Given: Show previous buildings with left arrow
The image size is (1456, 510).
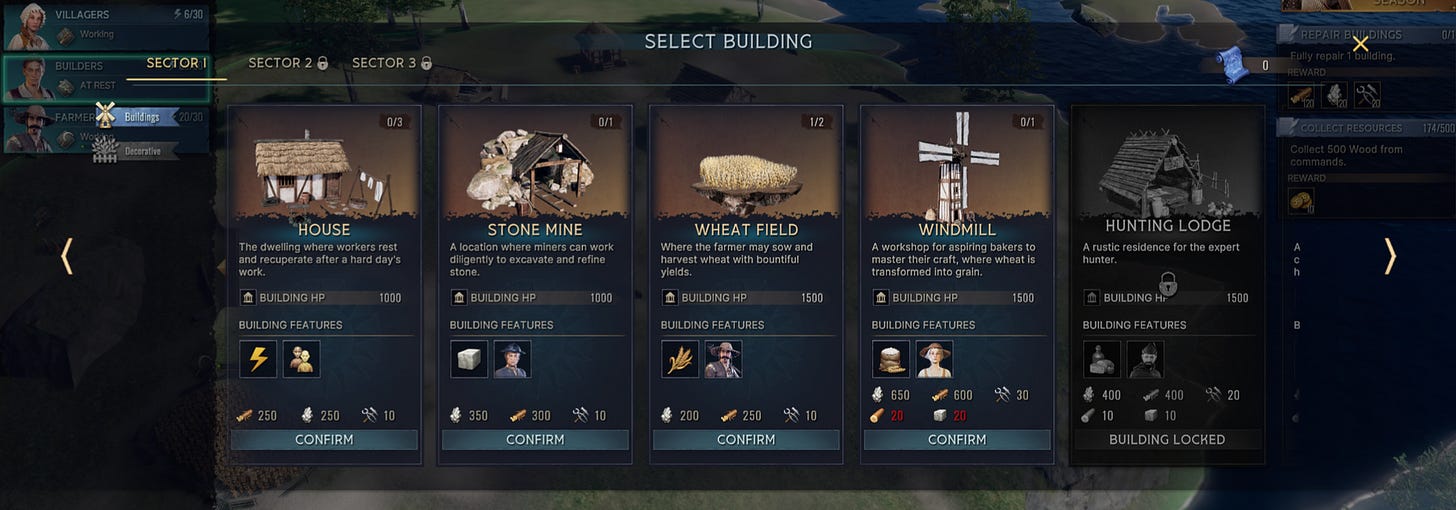Looking at the screenshot, I should click(67, 256).
